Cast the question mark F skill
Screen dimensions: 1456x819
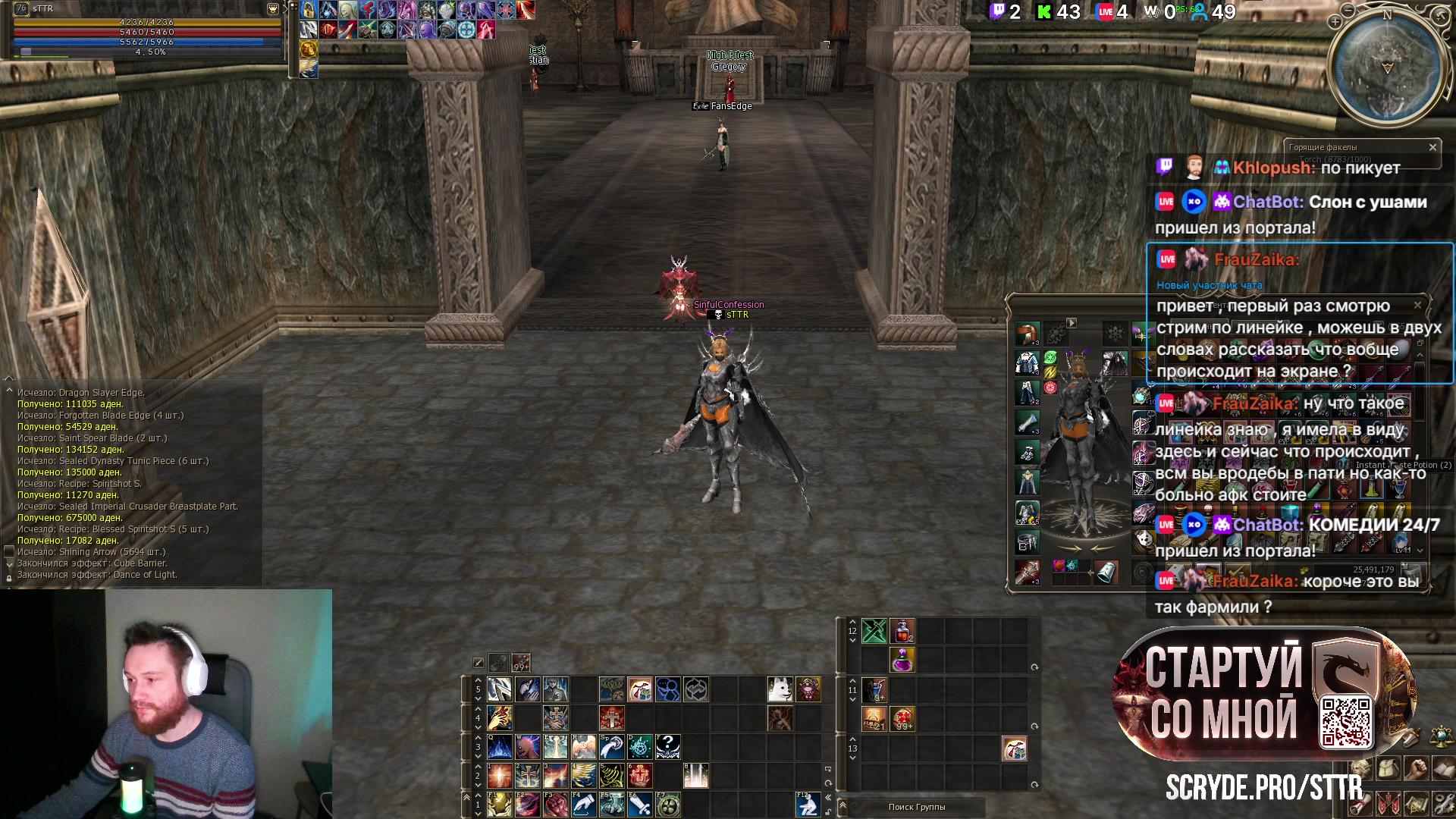tap(667, 747)
